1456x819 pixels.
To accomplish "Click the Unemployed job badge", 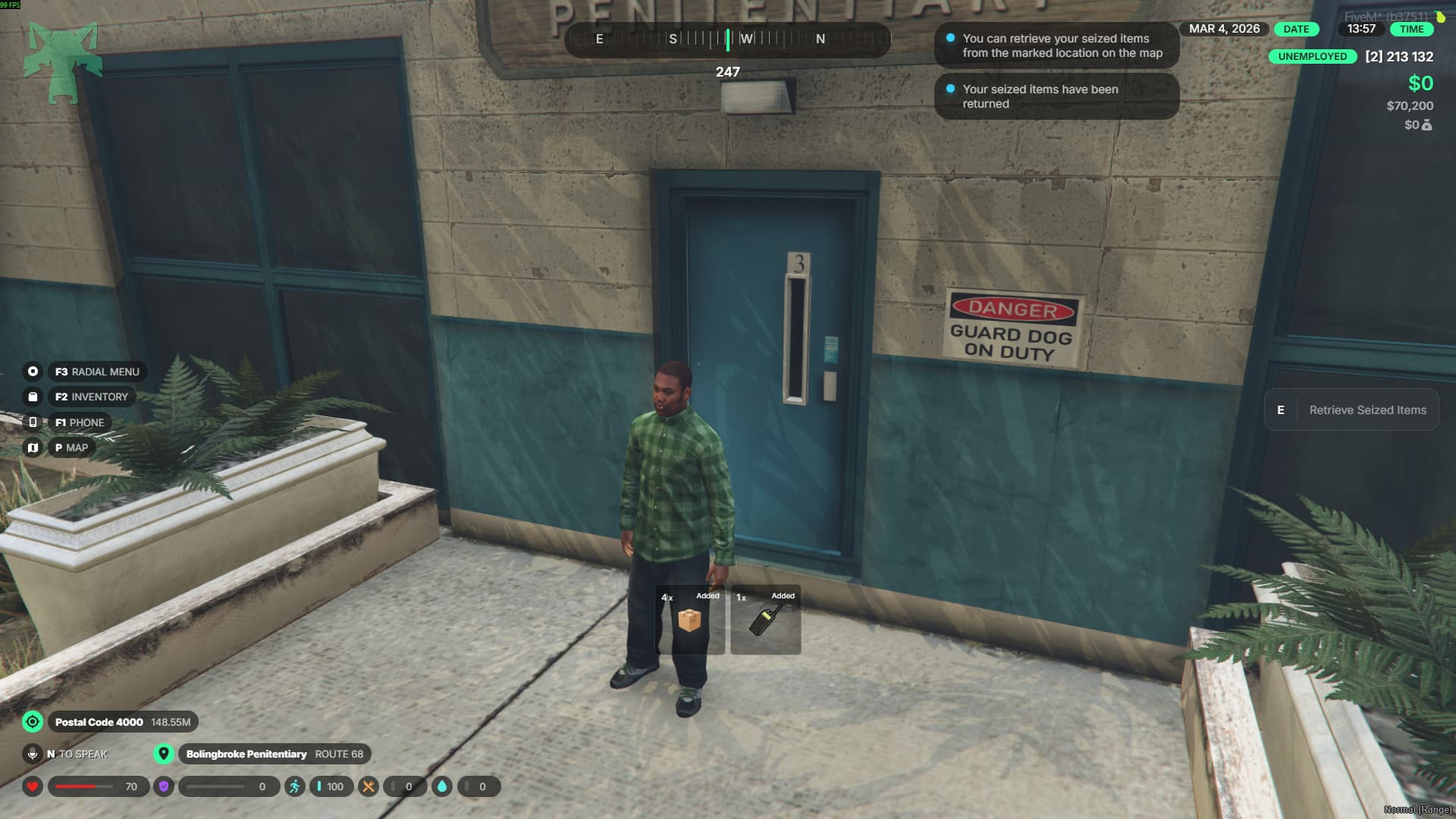I will coord(1312,56).
